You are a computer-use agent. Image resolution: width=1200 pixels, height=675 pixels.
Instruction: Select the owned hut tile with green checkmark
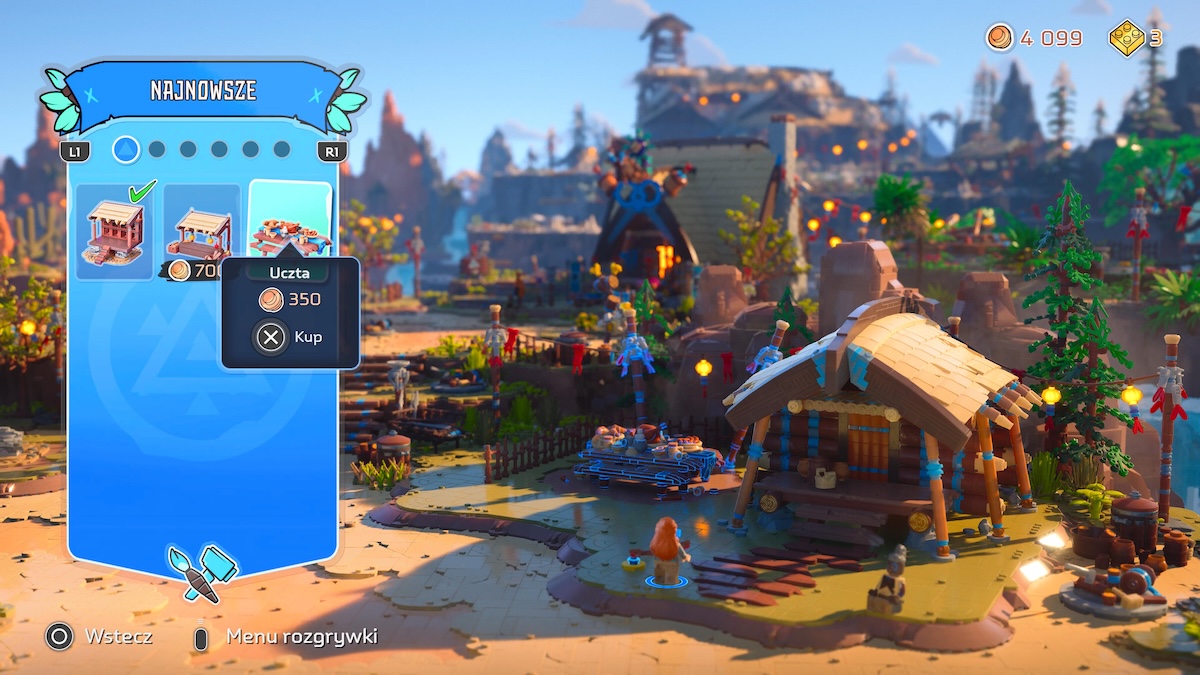[114, 231]
